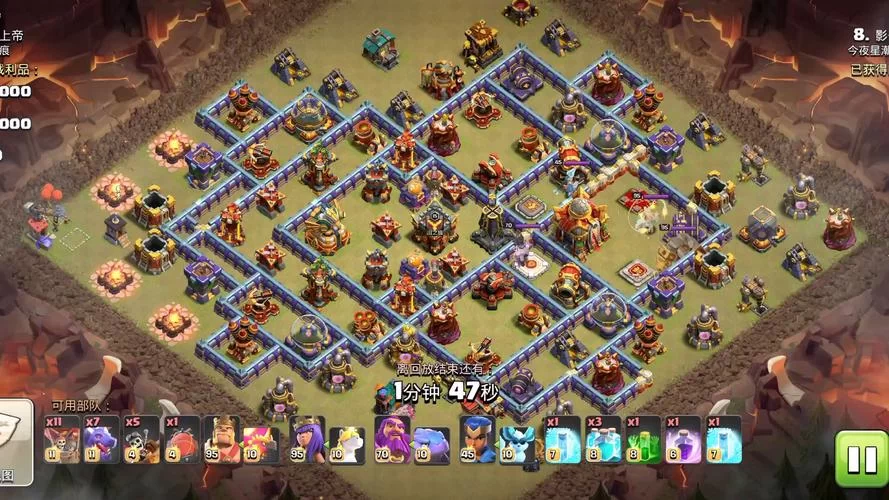Pick the x1 red siege machine slot

point(182,440)
